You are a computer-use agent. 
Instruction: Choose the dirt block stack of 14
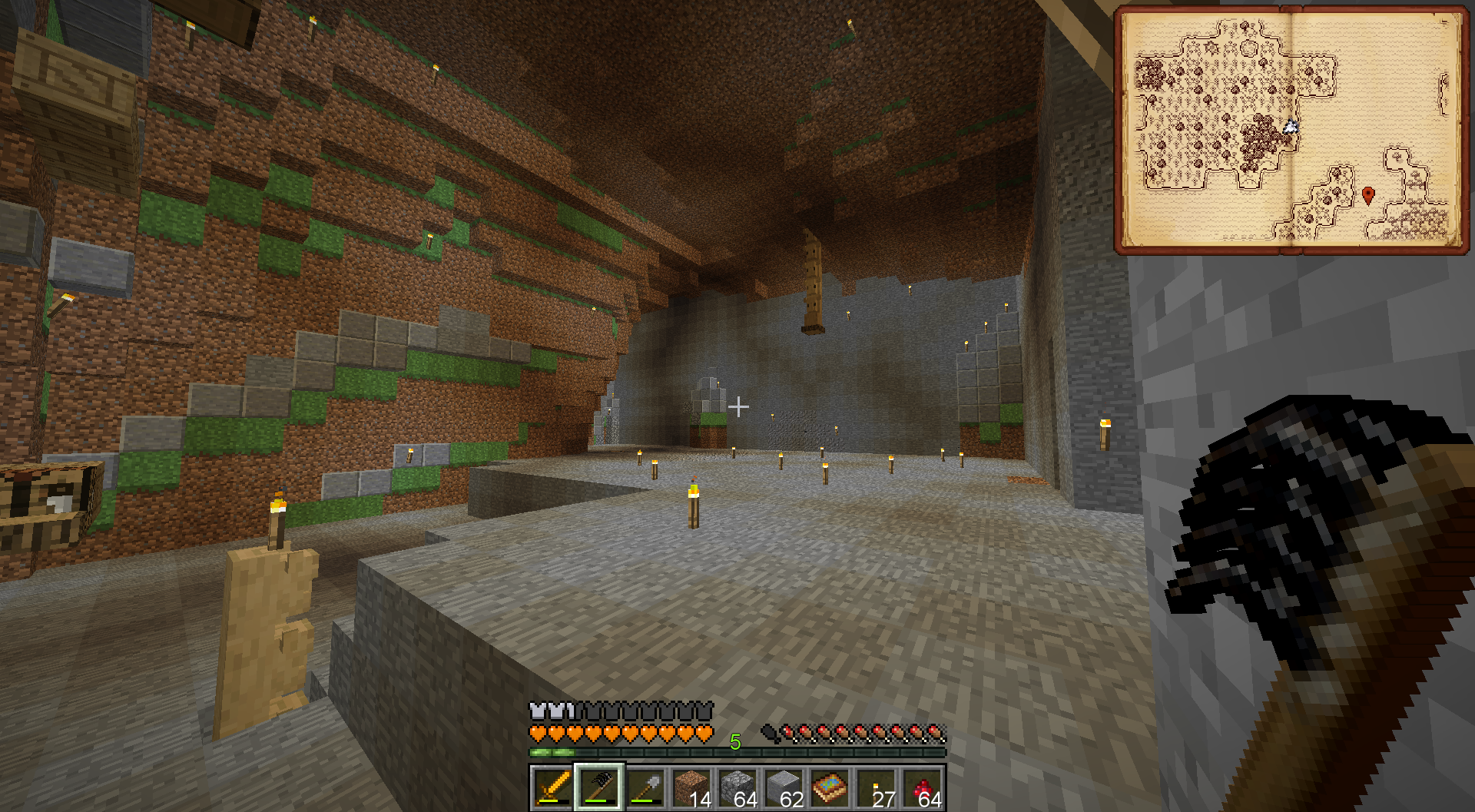click(x=691, y=787)
